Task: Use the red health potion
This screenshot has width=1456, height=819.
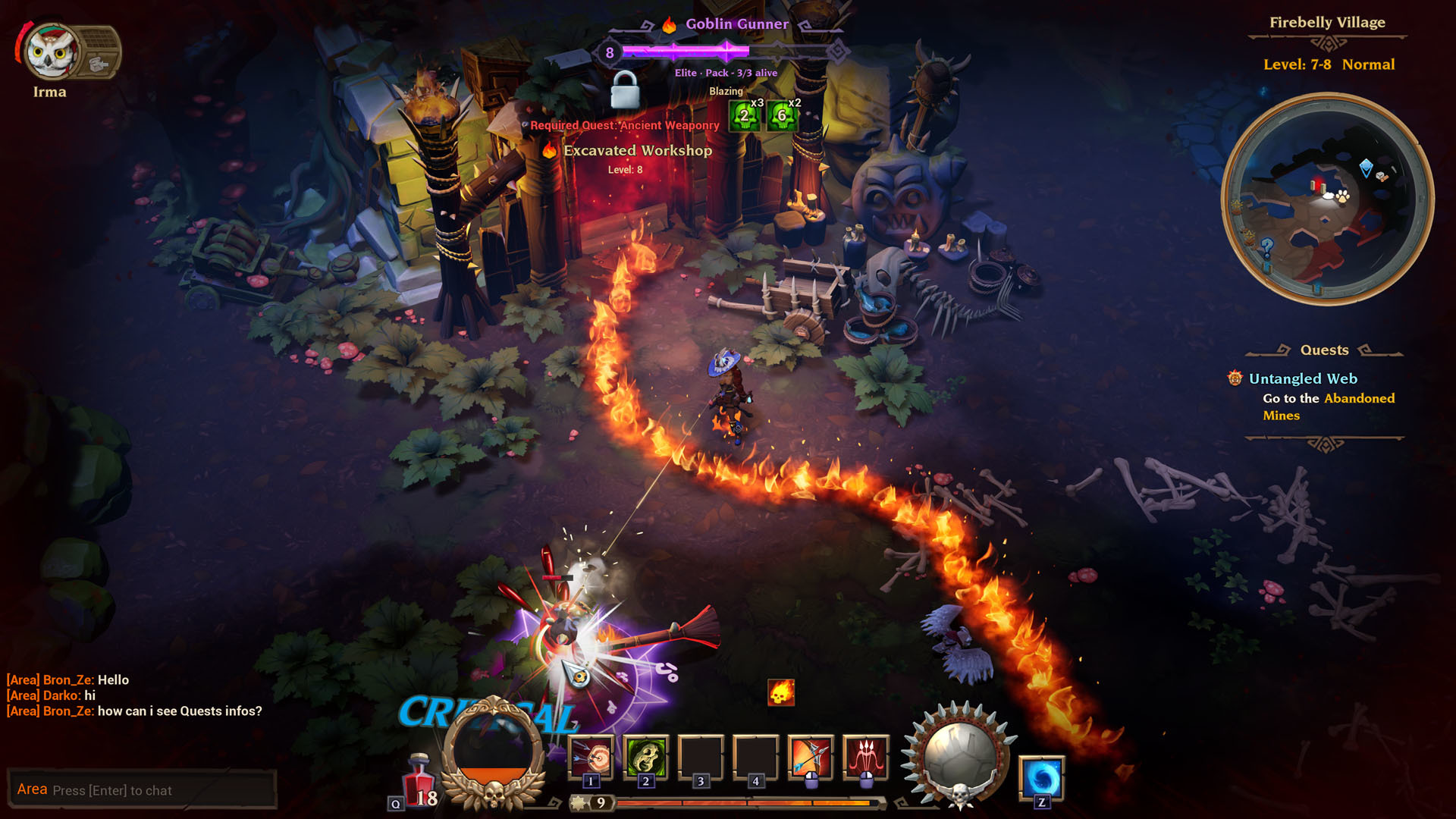Action: [x=419, y=780]
